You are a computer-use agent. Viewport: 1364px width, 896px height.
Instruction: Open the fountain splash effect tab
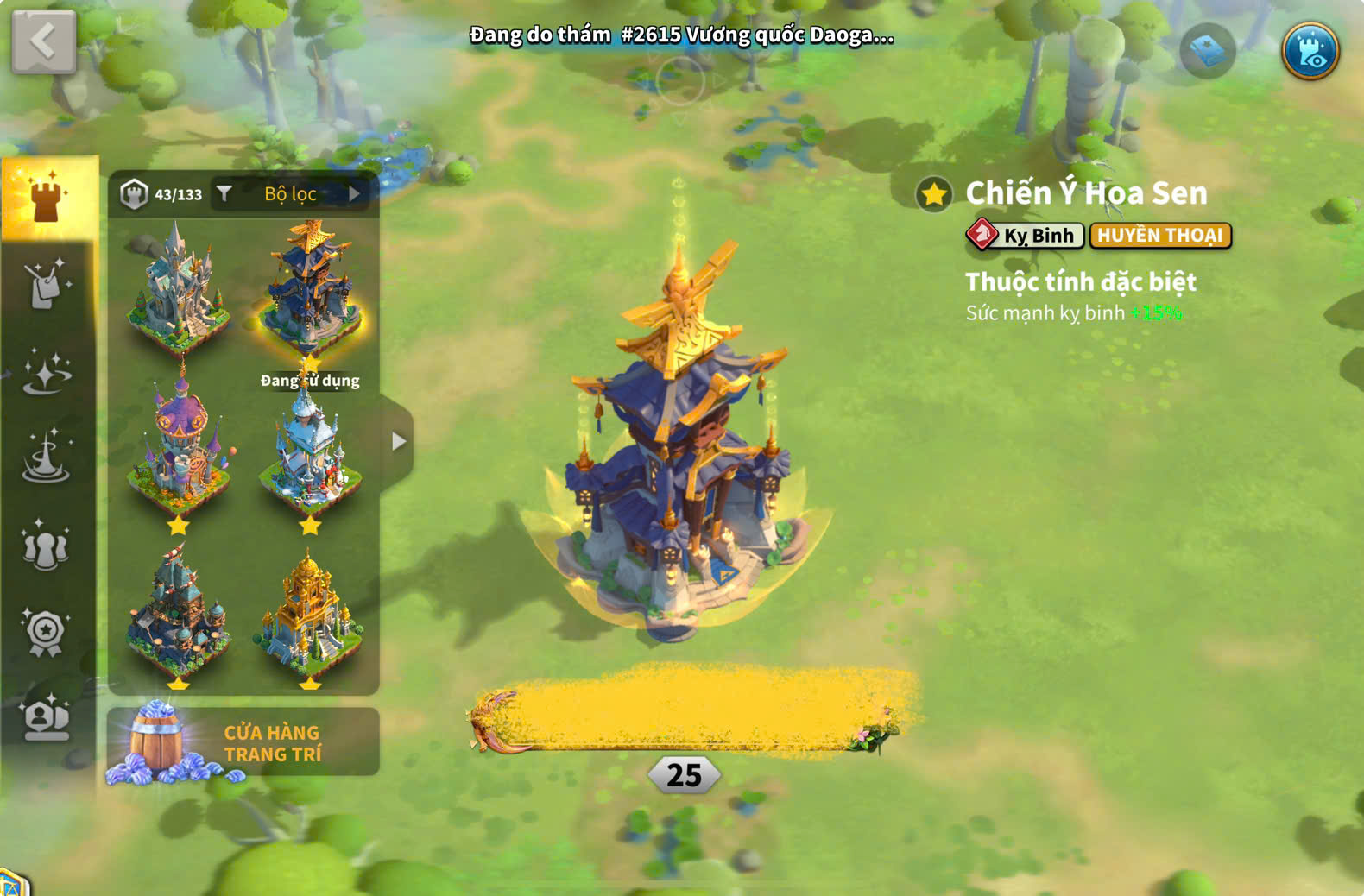click(47, 458)
